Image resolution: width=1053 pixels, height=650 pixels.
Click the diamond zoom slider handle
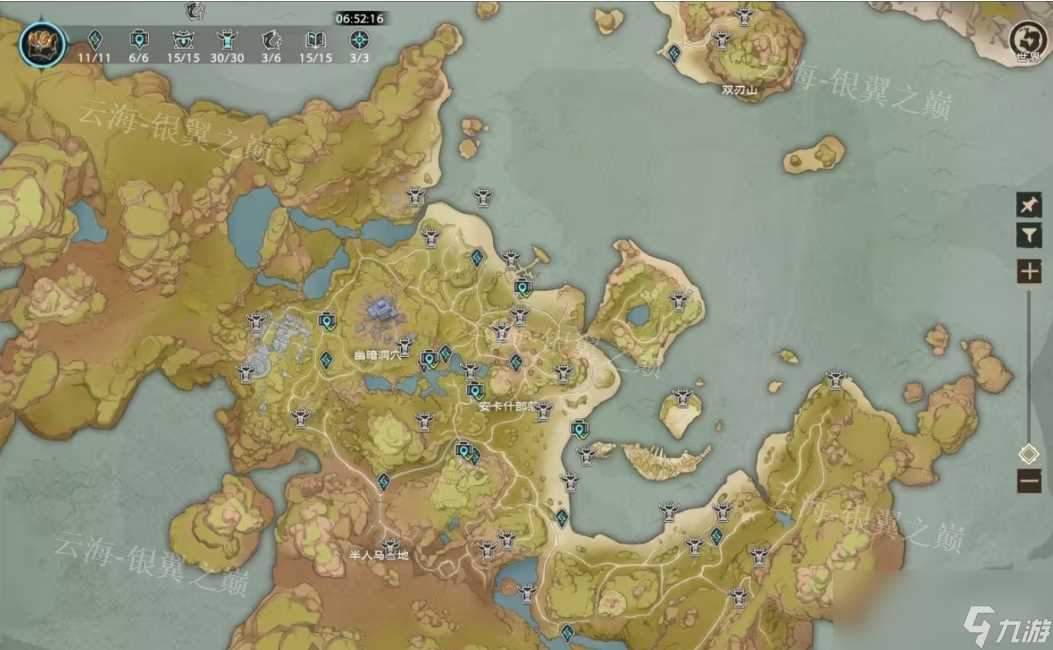(x=1028, y=454)
